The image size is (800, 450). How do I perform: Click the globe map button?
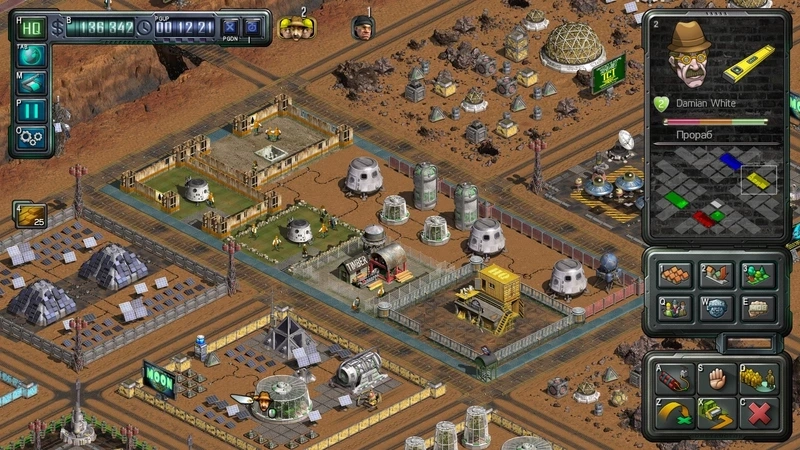click(30, 56)
